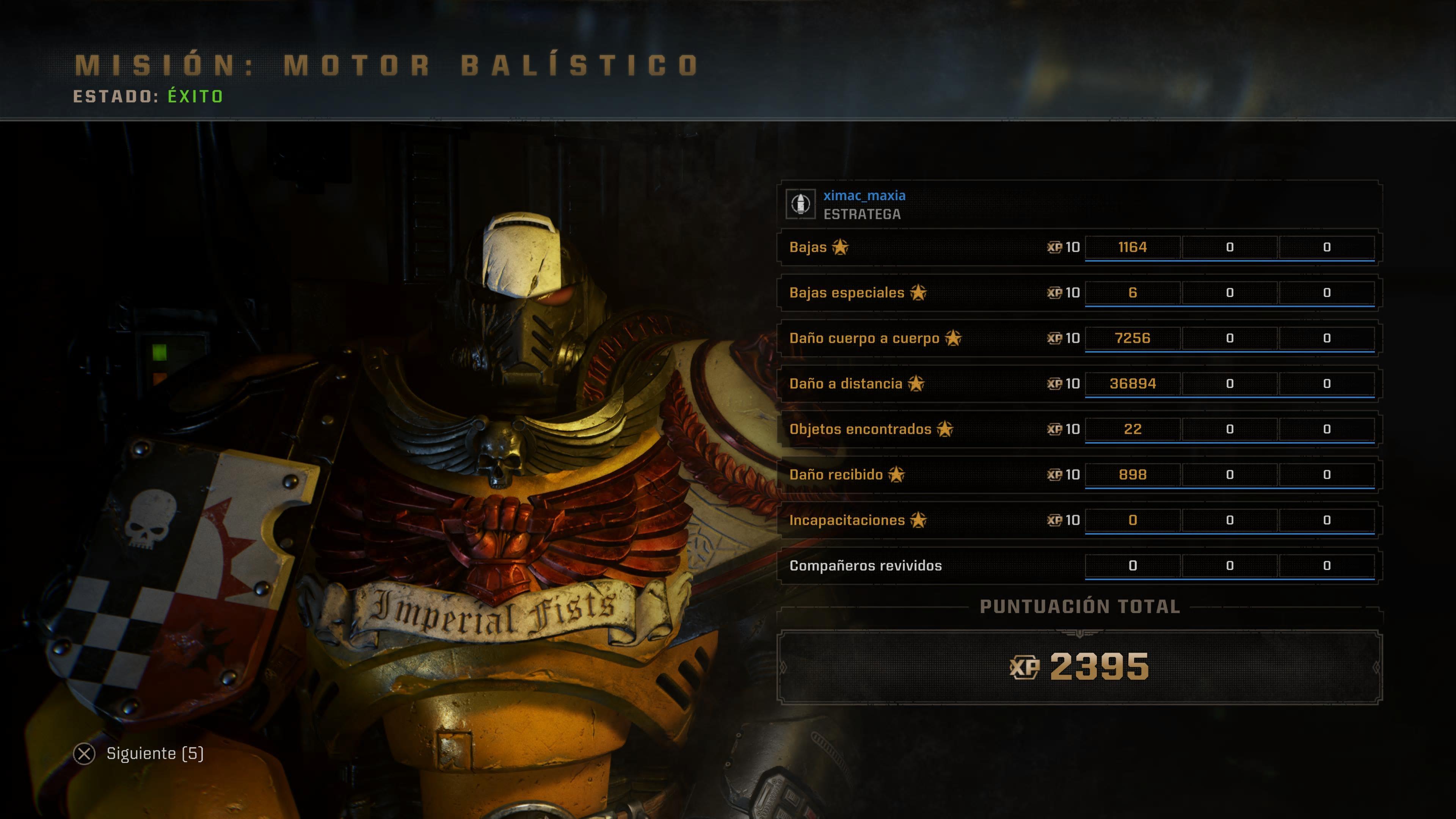Image resolution: width=1456 pixels, height=819 pixels.
Task: Click the Estratega class icon
Action: [x=800, y=204]
